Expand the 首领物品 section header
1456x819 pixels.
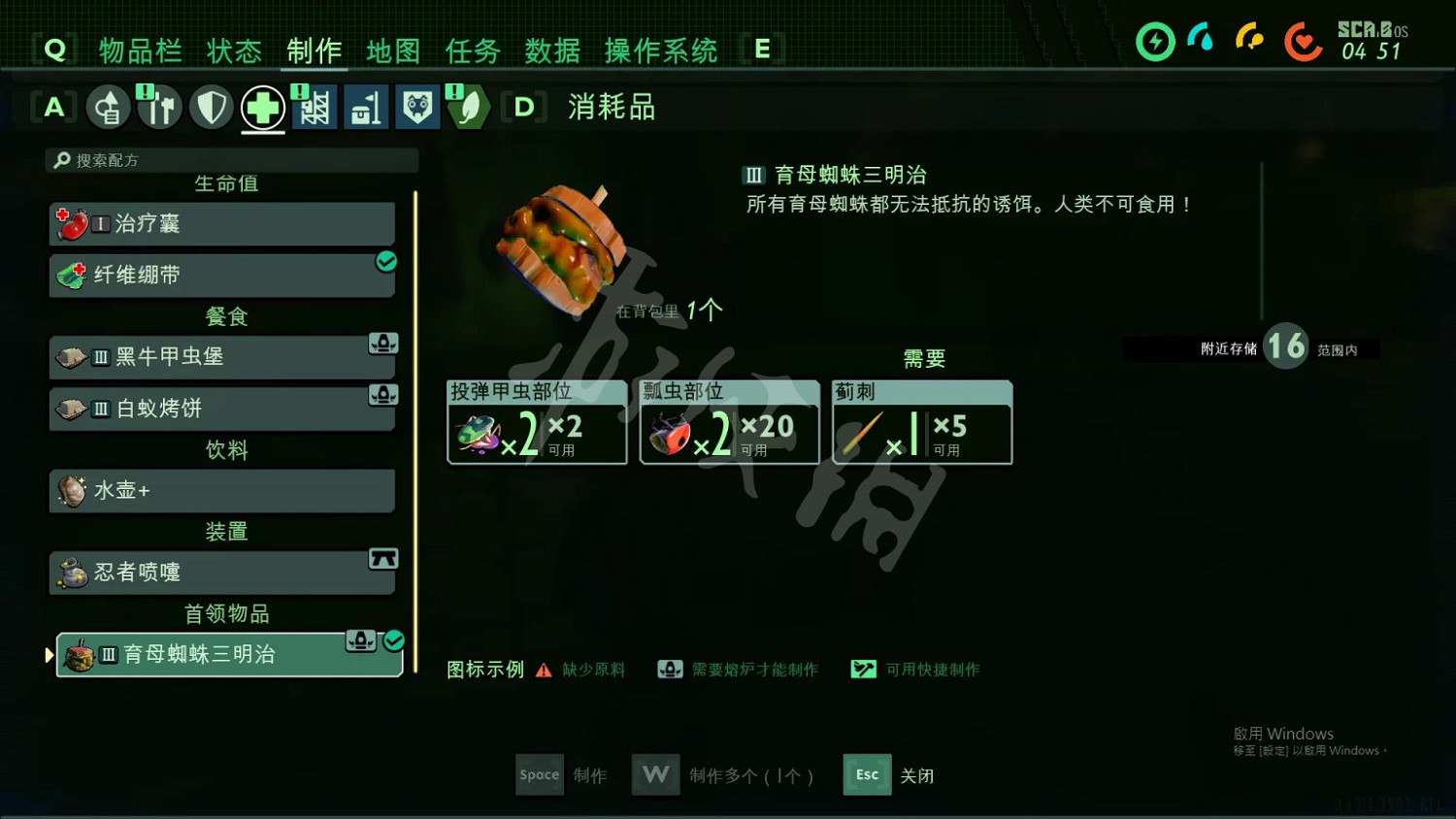(x=225, y=613)
